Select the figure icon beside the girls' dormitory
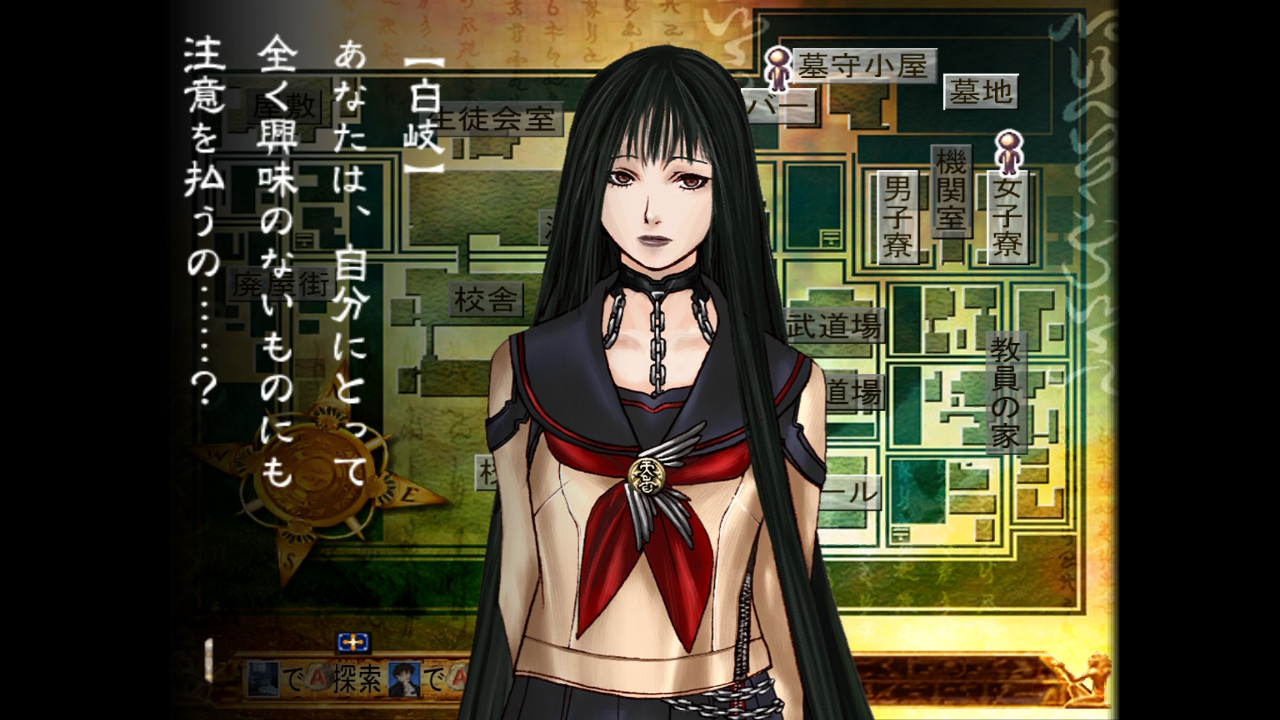The image size is (1280, 720). click(x=1007, y=154)
